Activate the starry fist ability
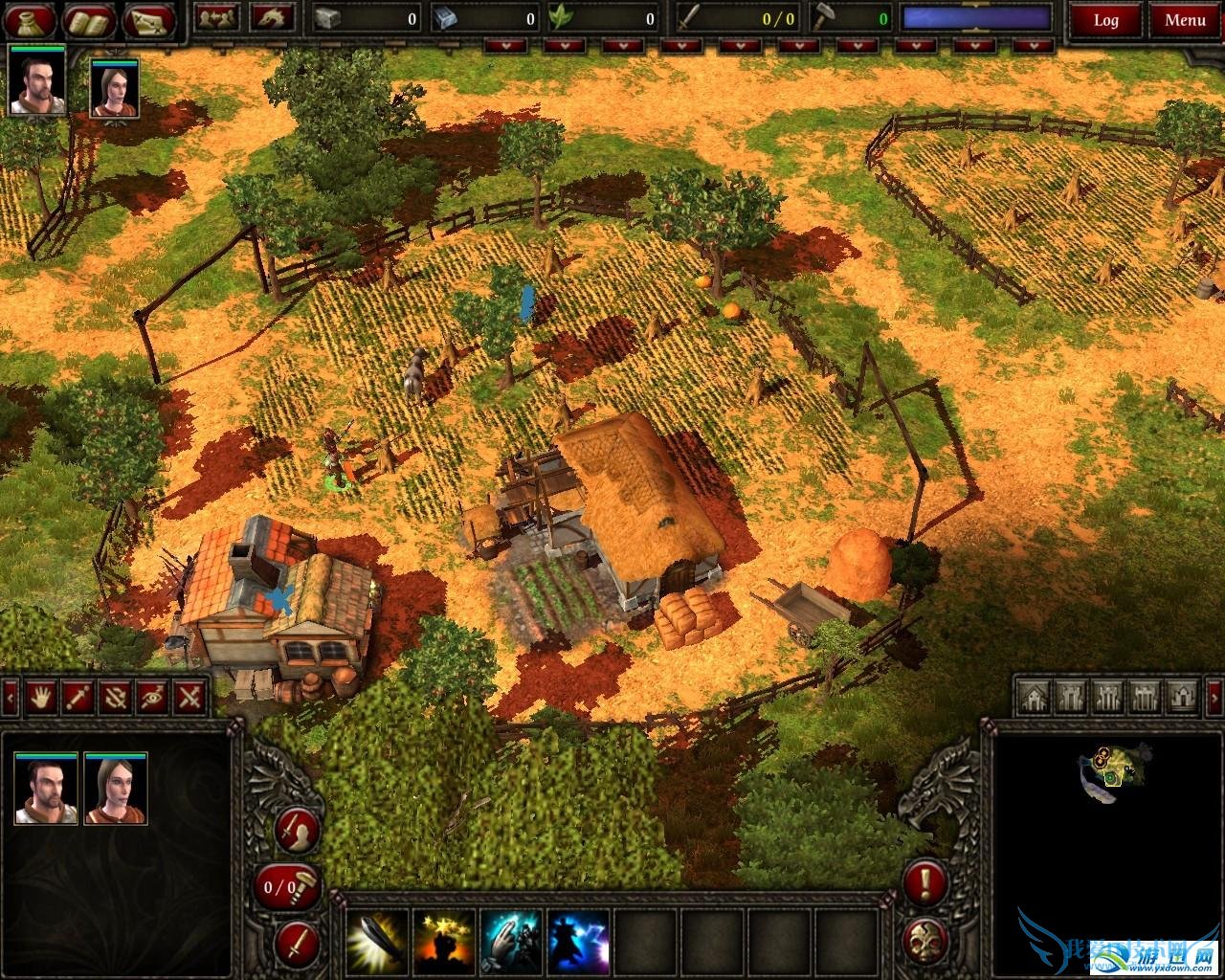The height and width of the screenshot is (980, 1225). pyautogui.click(x=444, y=942)
